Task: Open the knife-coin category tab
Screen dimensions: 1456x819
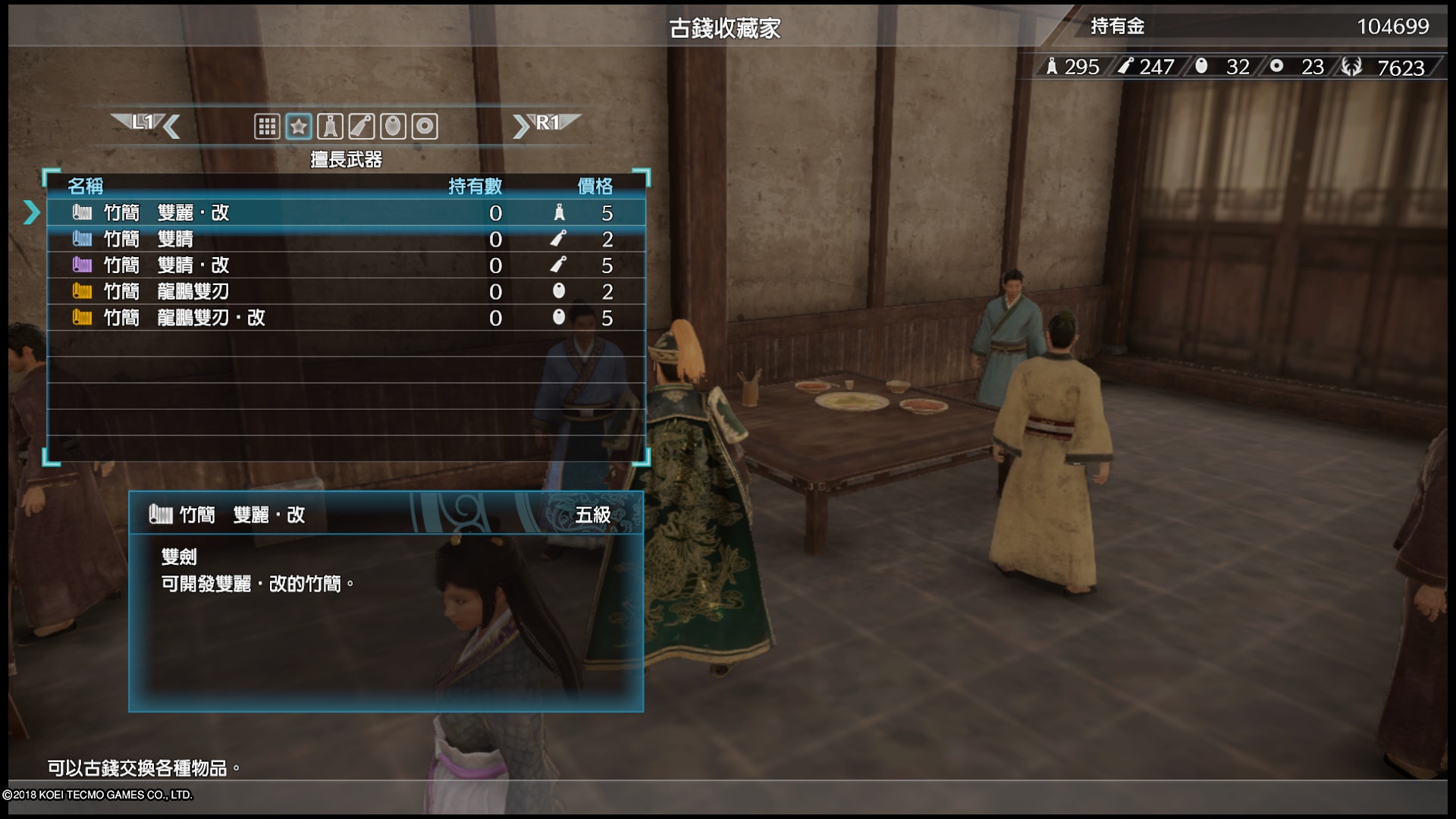Action: pos(362,126)
